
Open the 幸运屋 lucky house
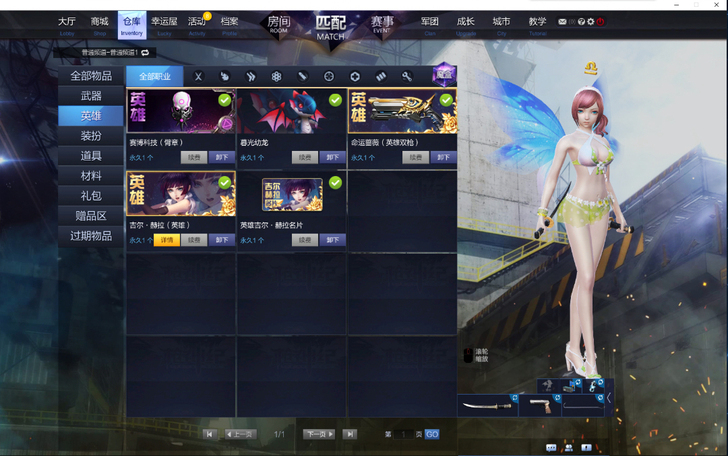164,24
